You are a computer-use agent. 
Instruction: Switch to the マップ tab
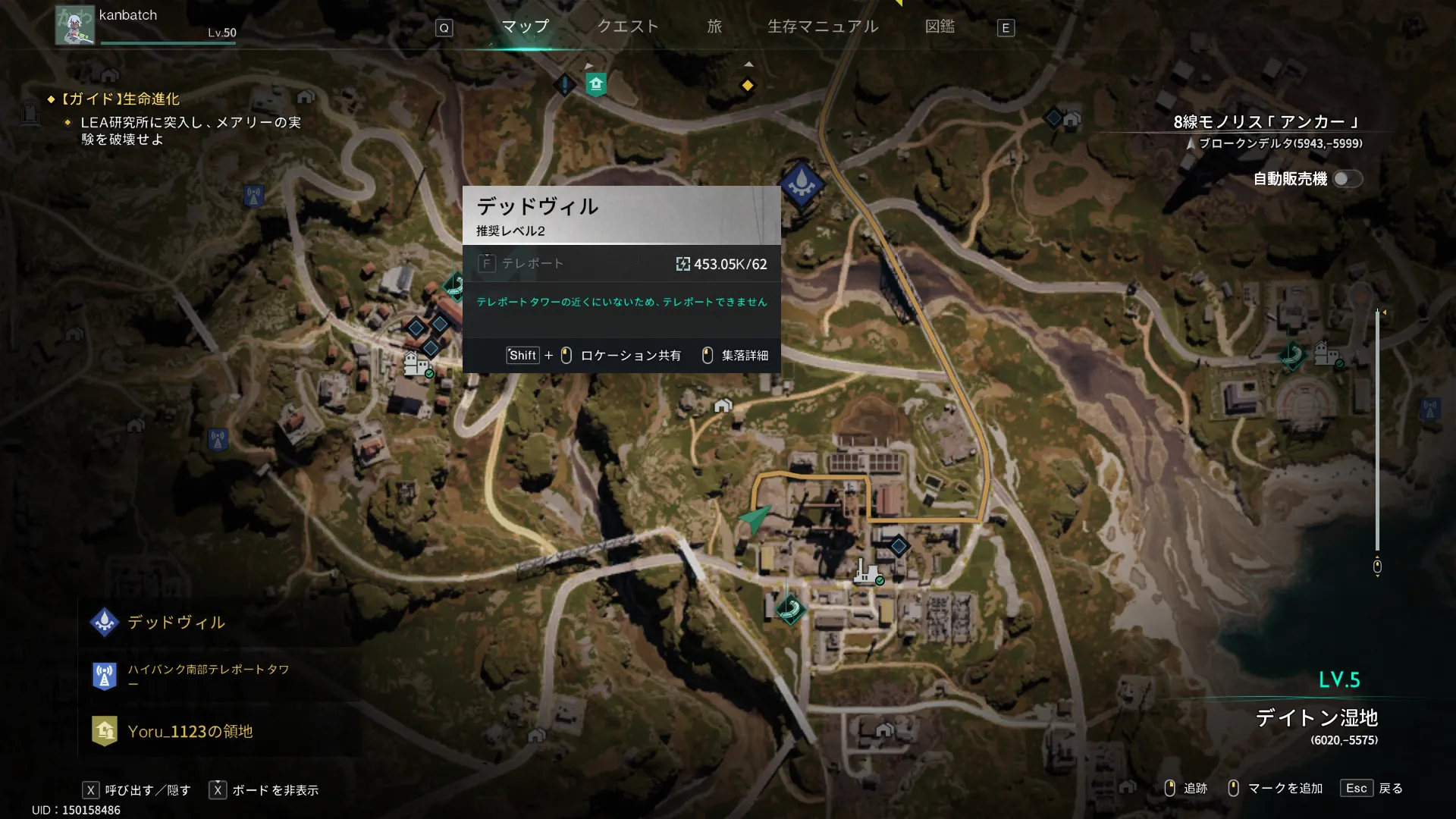(x=525, y=27)
